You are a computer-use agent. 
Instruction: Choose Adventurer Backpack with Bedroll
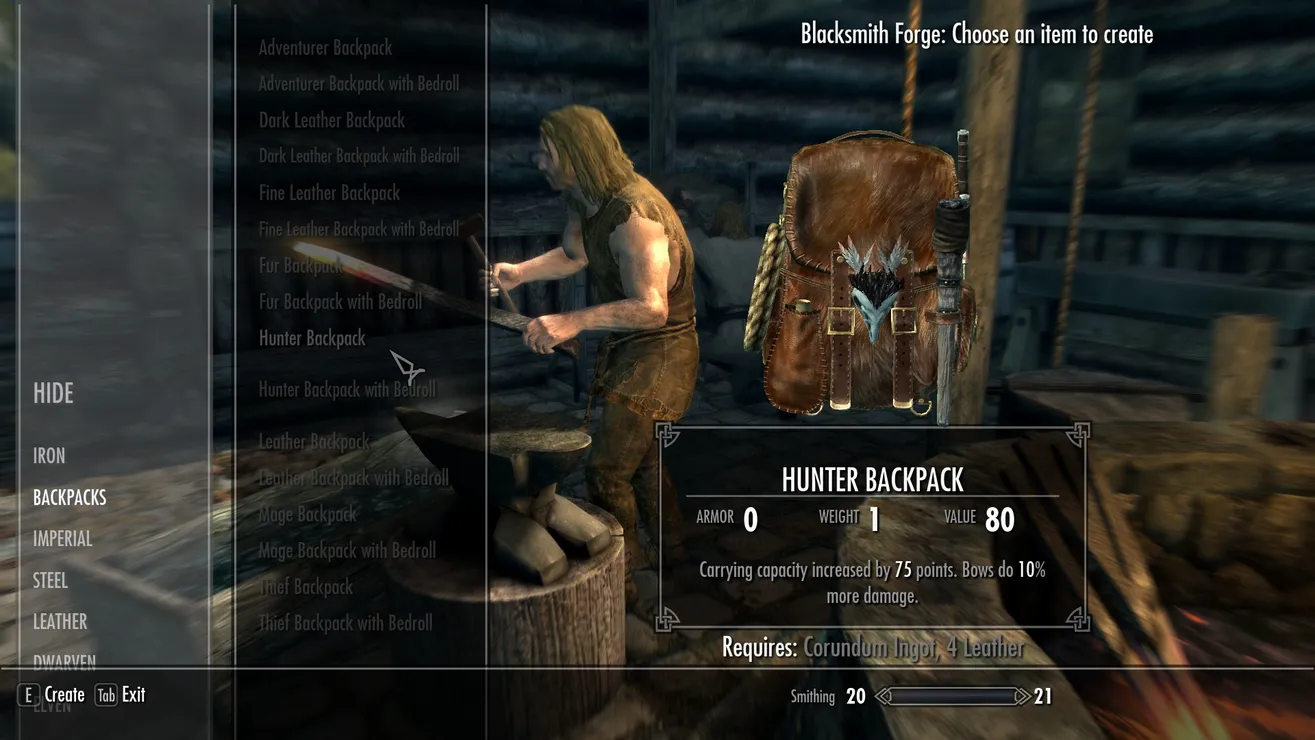[358, 84]
